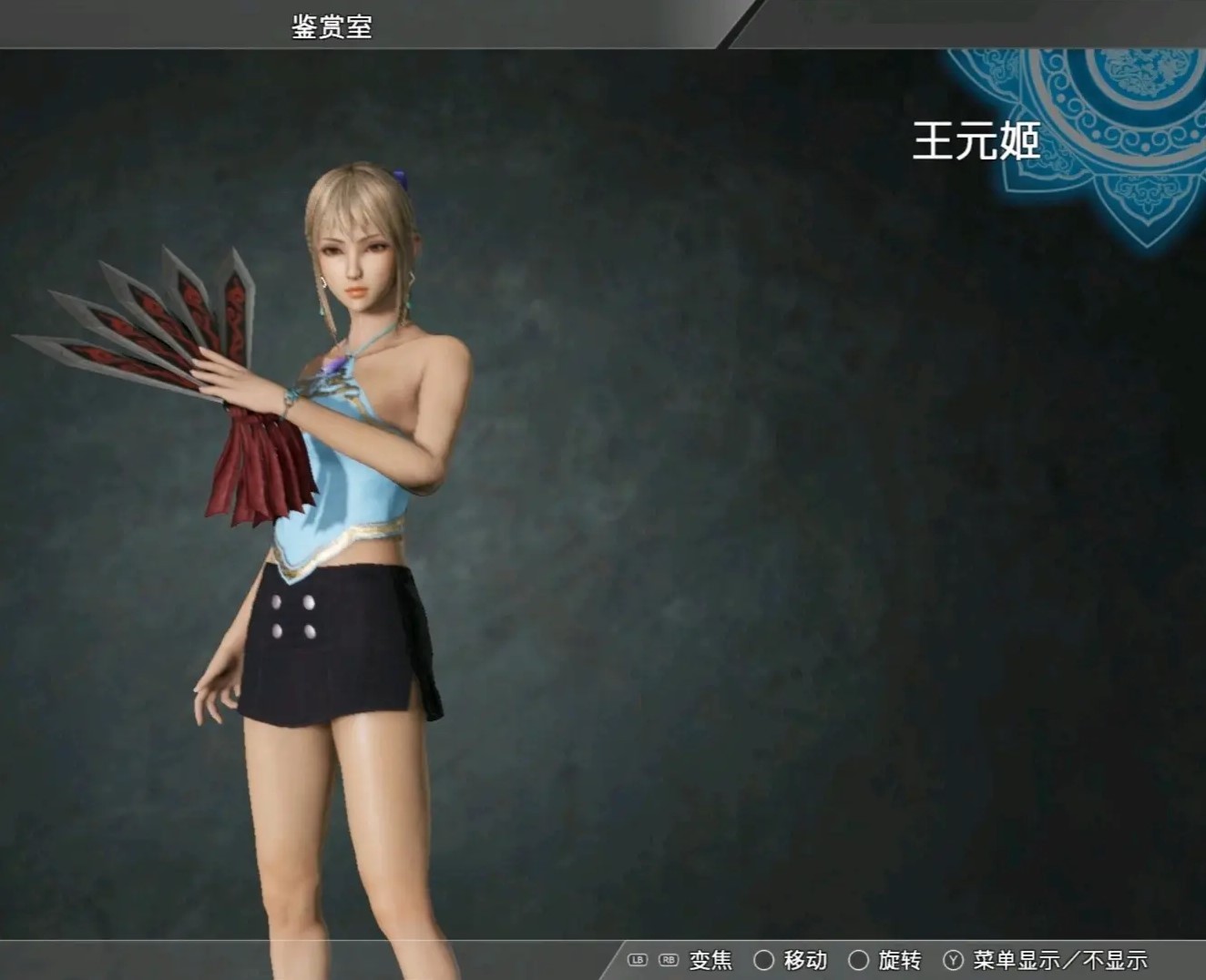Click the dark gray header strip
Image resolution: width=1206 pixels, height=980 pixels.
tap(547, 18)
